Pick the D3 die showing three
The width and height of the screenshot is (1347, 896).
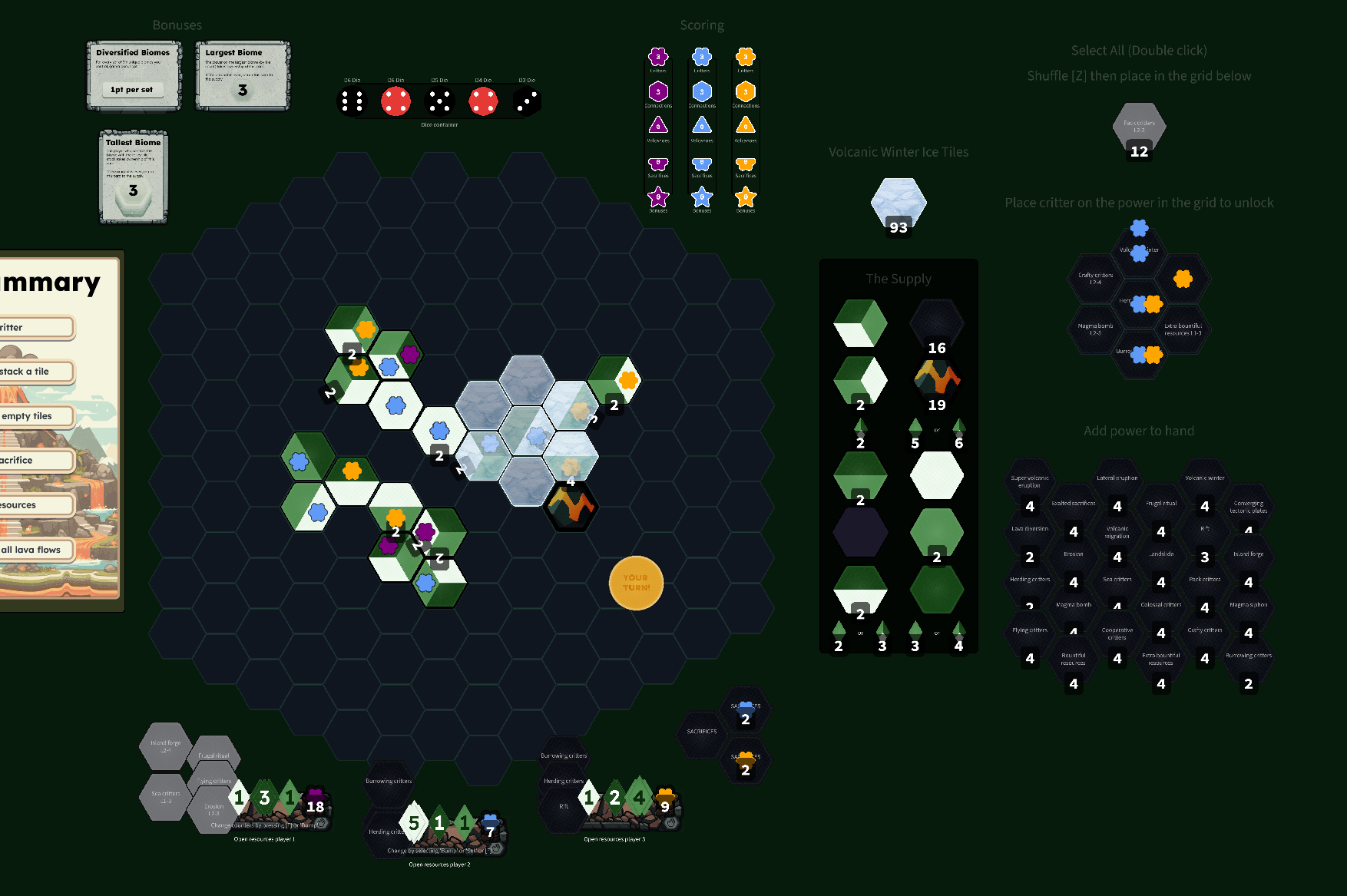coord(527,101)
